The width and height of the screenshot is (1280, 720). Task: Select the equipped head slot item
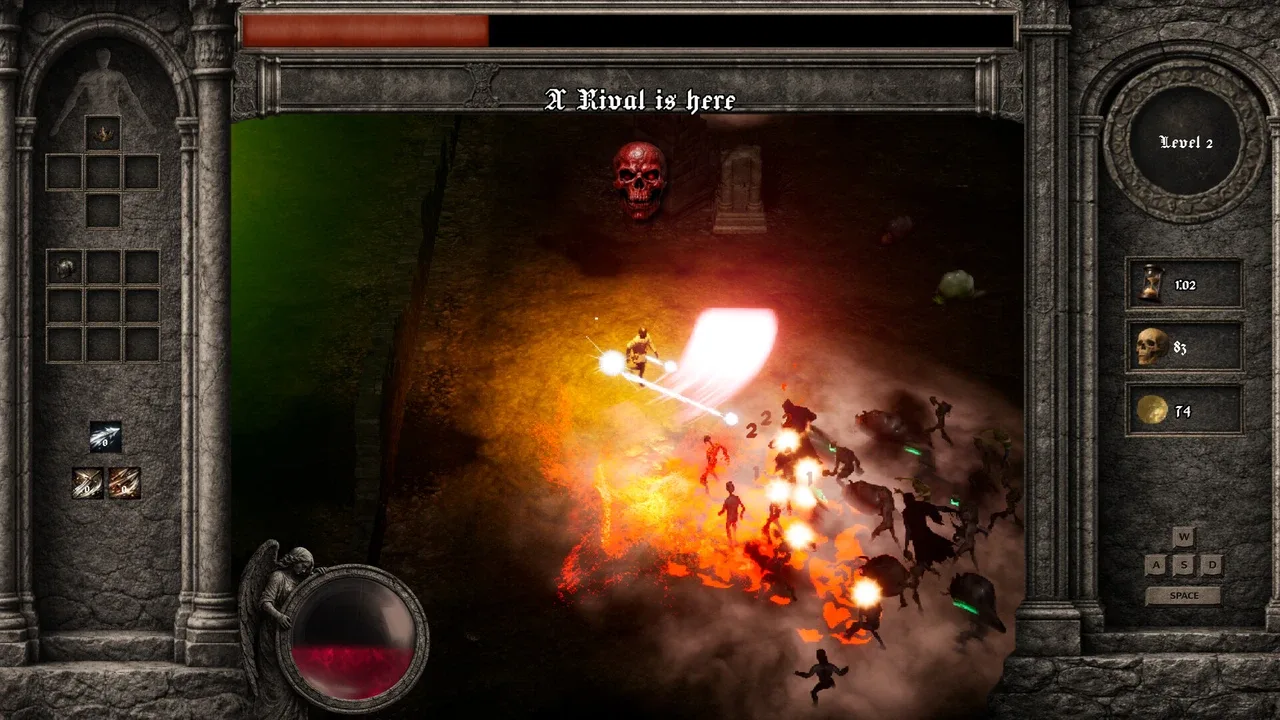[102, 132]
